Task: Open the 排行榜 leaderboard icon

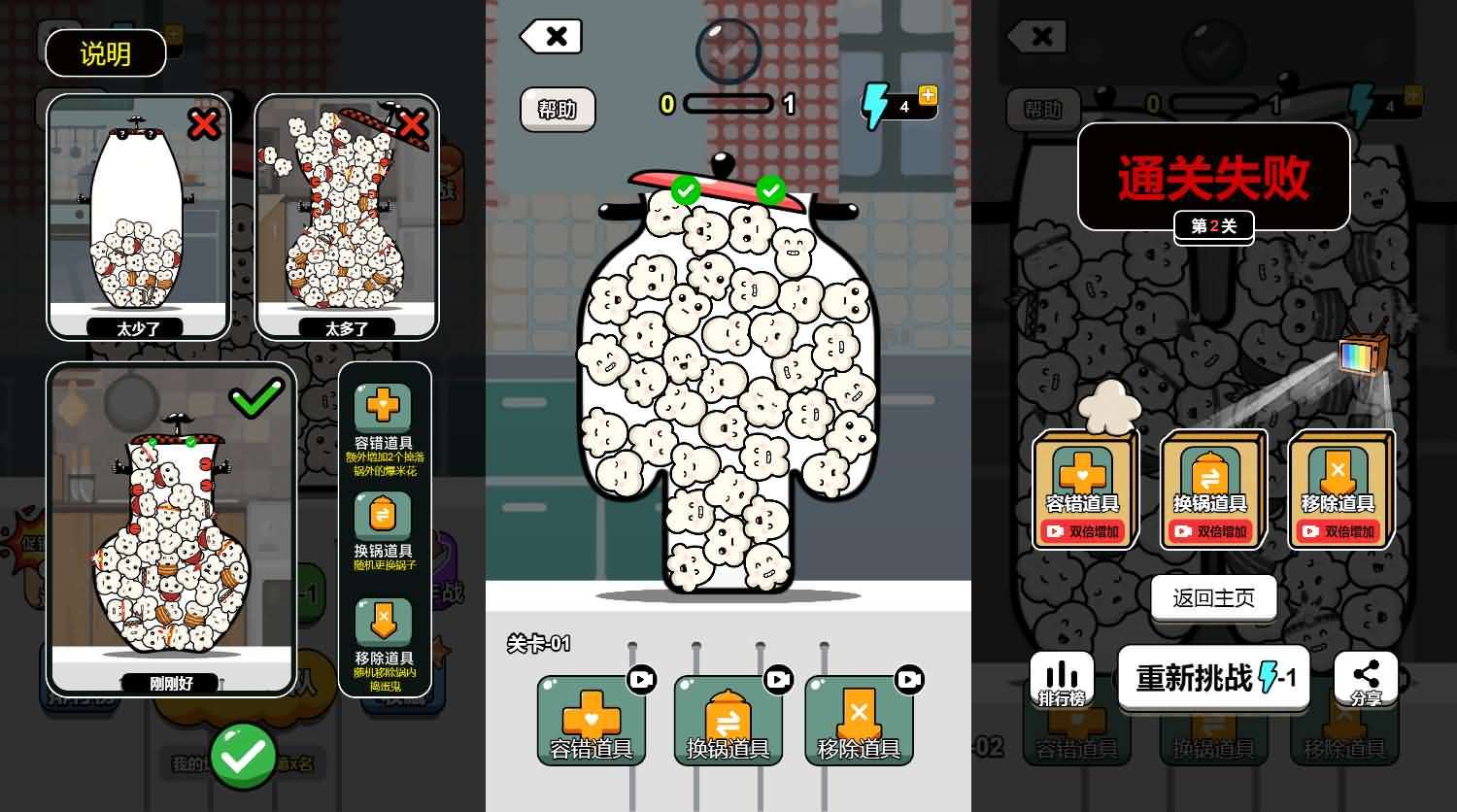Action: tap(1061, 678)
